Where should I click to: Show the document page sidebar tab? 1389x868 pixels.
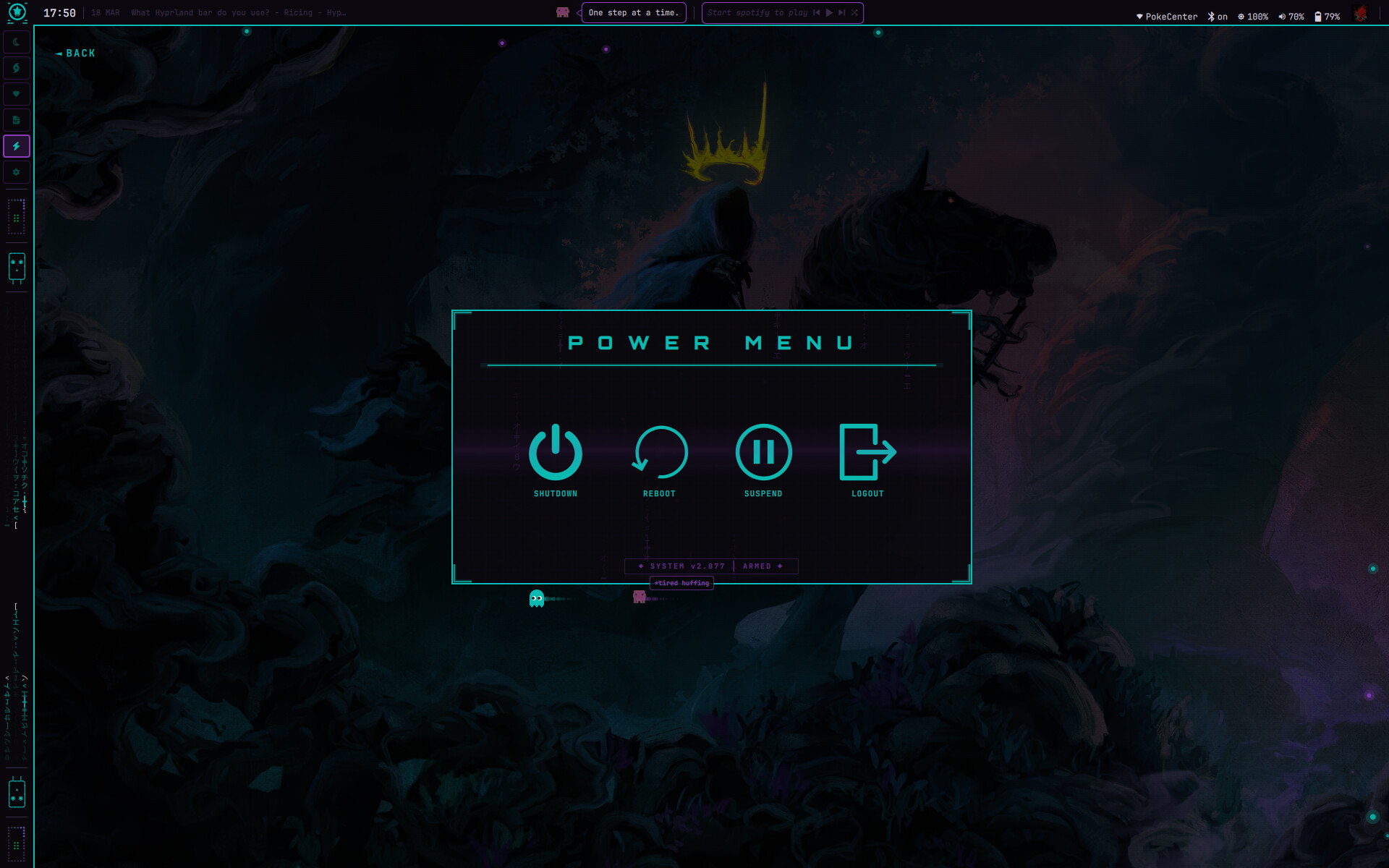point(17,120)
